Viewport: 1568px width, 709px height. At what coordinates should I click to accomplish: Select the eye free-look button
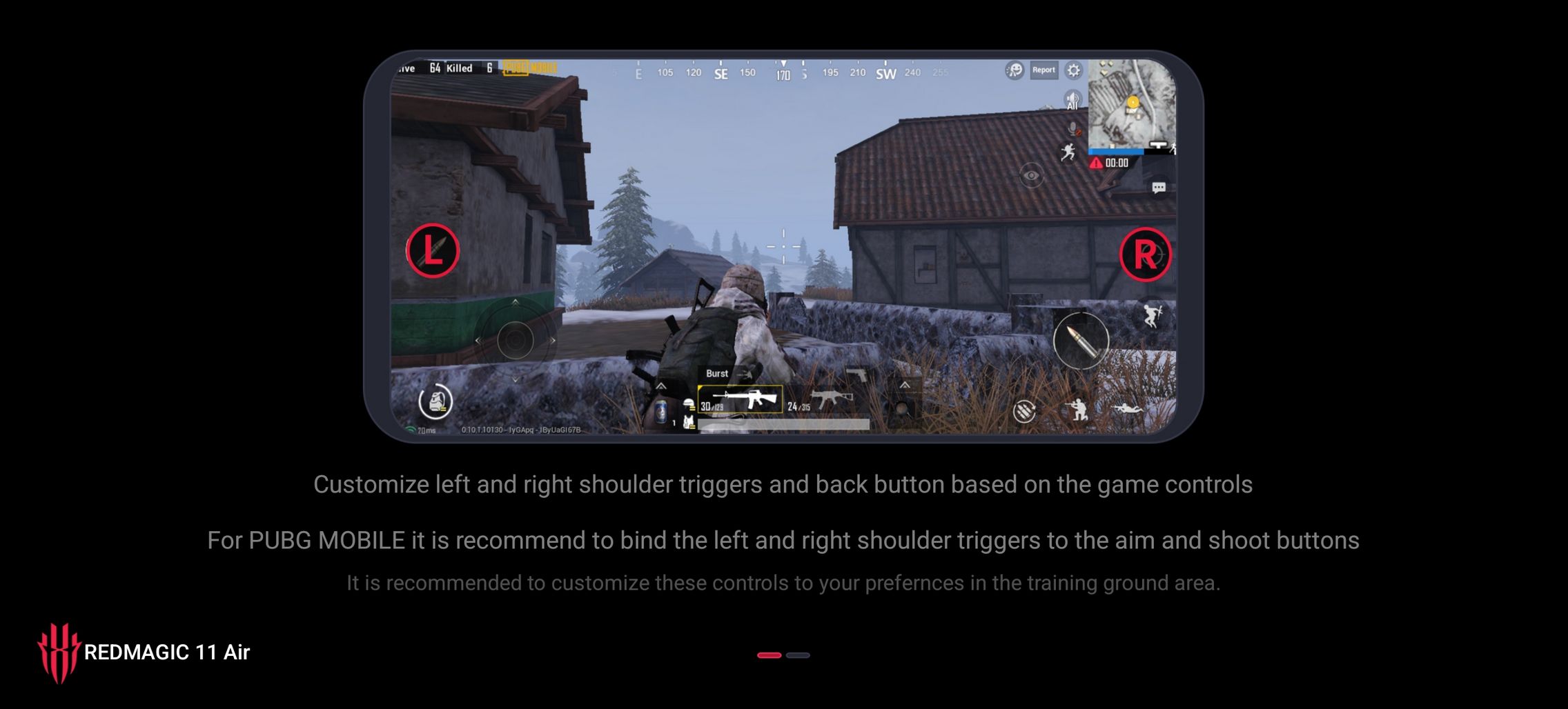[x=1031, y=176]
